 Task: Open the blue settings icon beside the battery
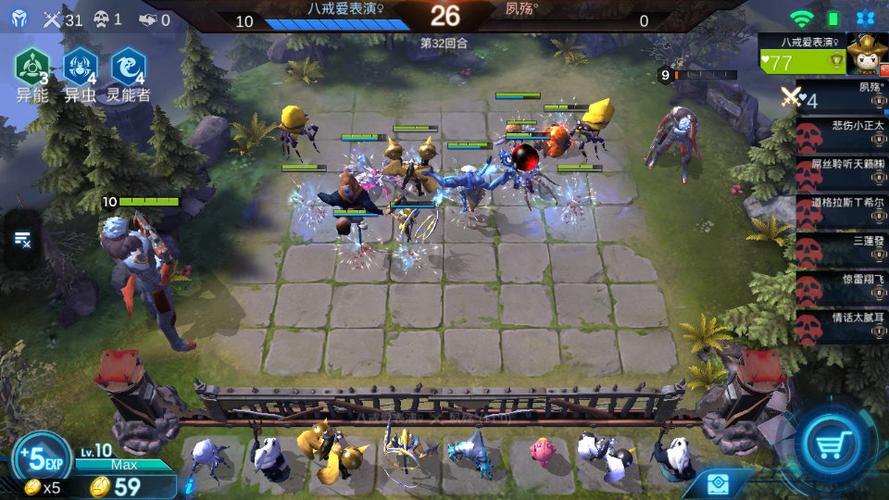click(866, 18)
